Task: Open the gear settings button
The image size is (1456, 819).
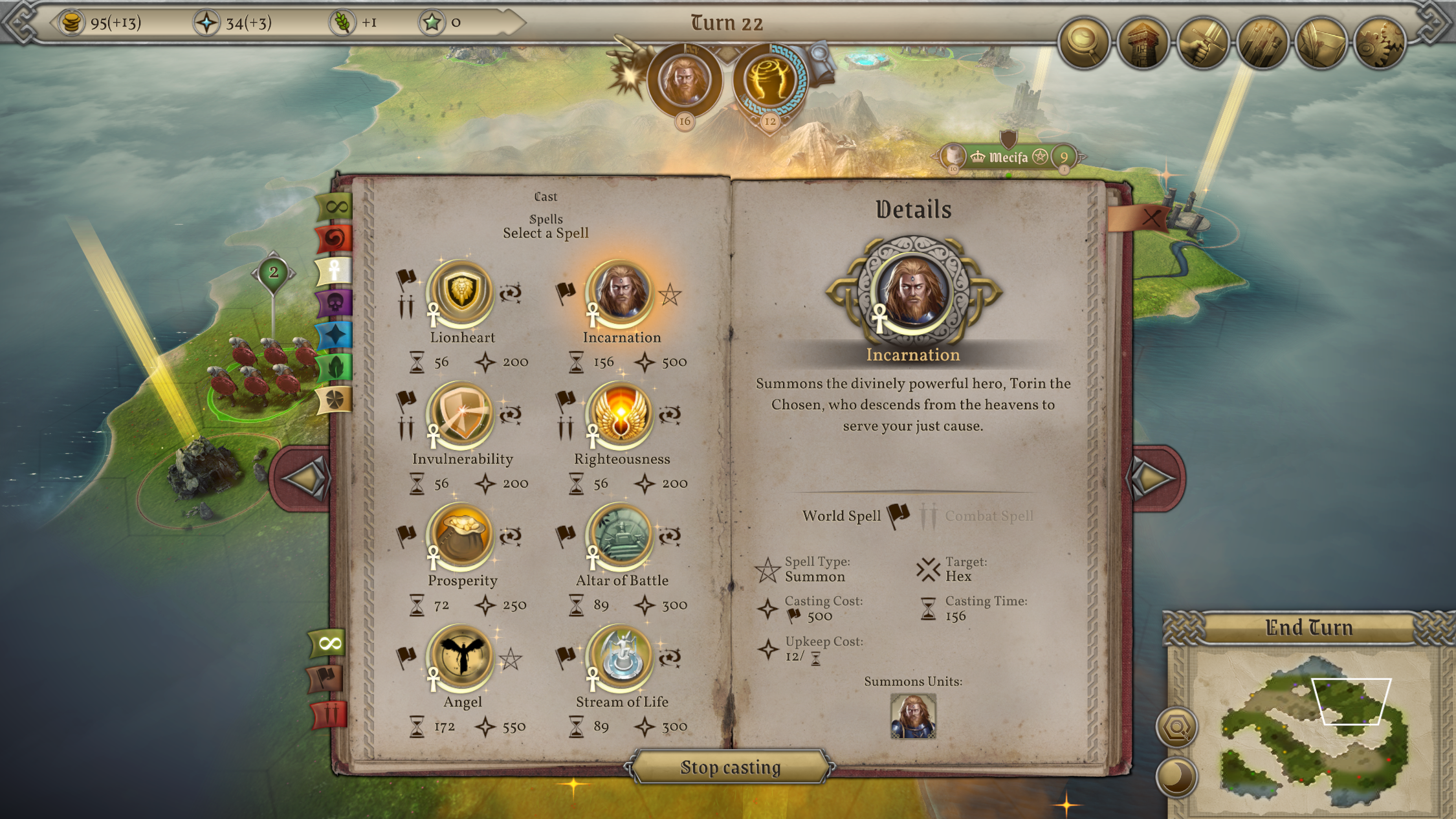Action: tap(1380, 43)
